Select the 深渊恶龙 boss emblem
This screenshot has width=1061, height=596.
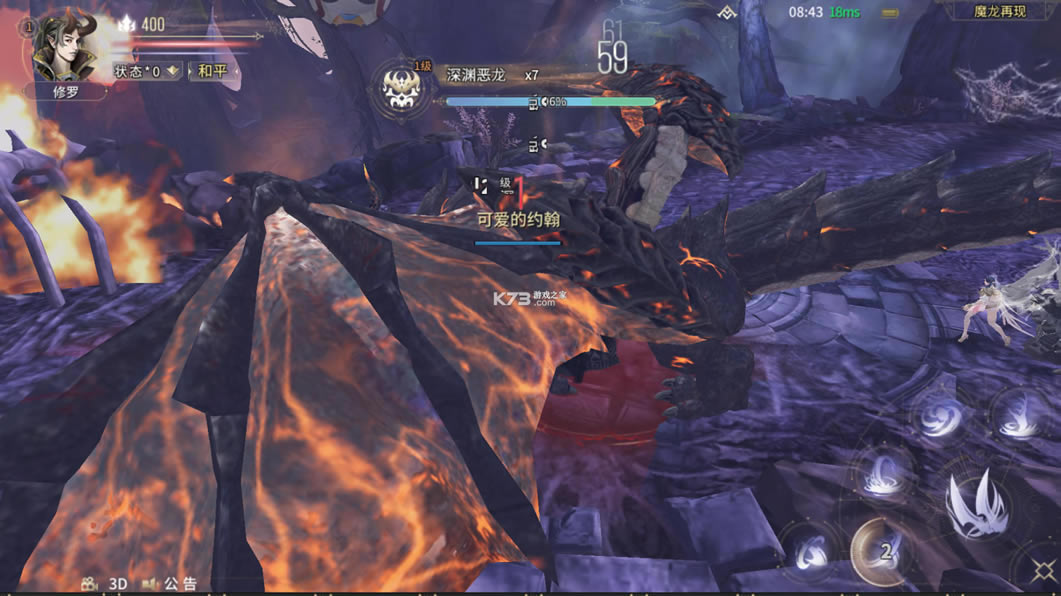[x=406, y=88]
